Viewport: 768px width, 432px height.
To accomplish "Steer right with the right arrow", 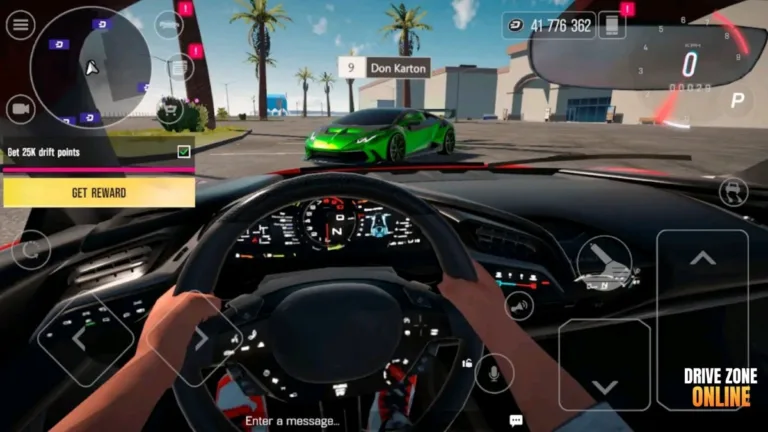I will (200, 339).
